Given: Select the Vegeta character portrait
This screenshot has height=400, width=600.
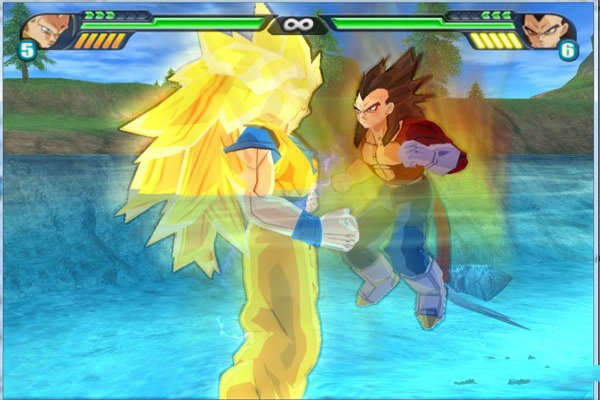Looking at the screenshot, I should click(x=548, y=30).
